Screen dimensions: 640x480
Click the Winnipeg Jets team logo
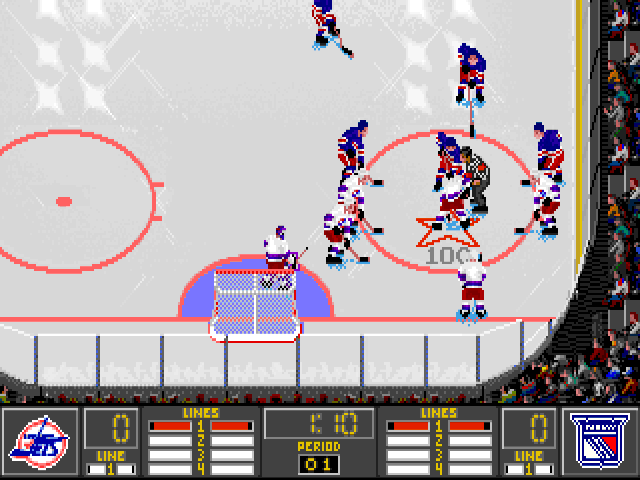coord(40,441)
